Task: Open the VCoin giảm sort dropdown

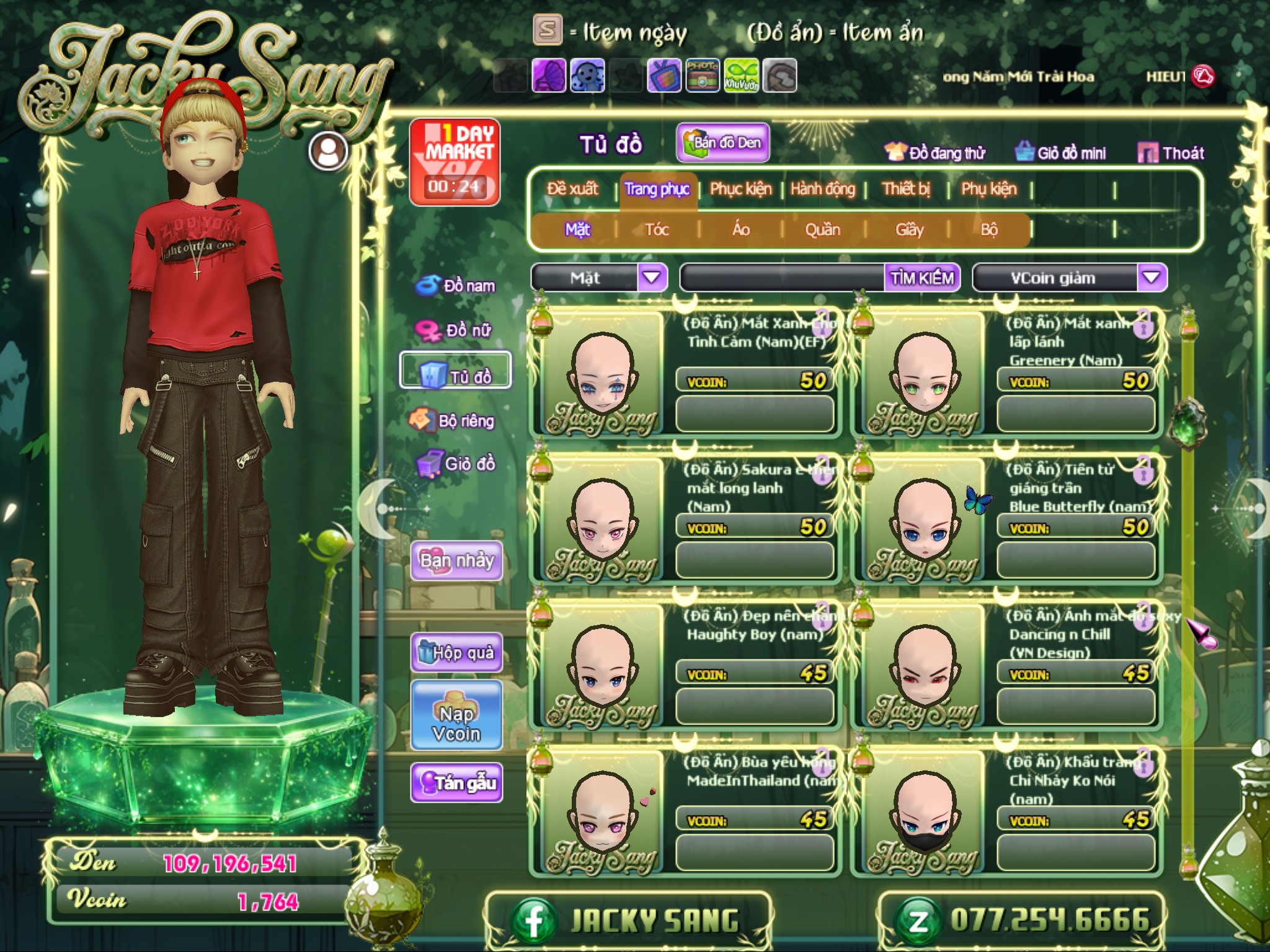Action: pos(1151,278)
